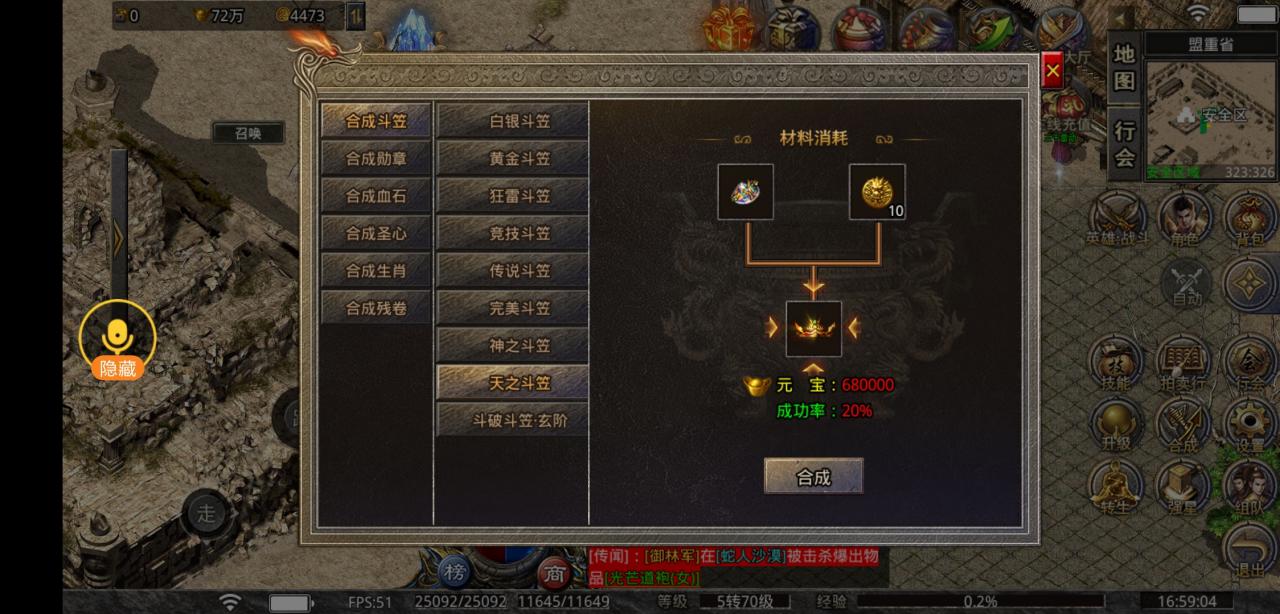Switch to the 合成勋章 category

tap(376, 158)
